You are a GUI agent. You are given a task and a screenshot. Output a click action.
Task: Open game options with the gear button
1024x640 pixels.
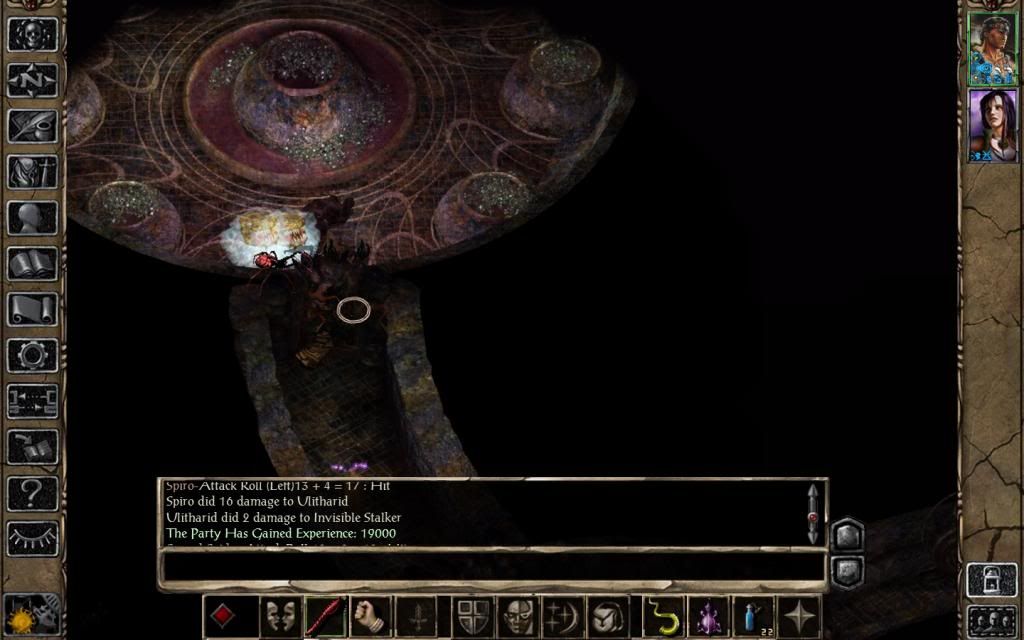[x=32, y=355]
